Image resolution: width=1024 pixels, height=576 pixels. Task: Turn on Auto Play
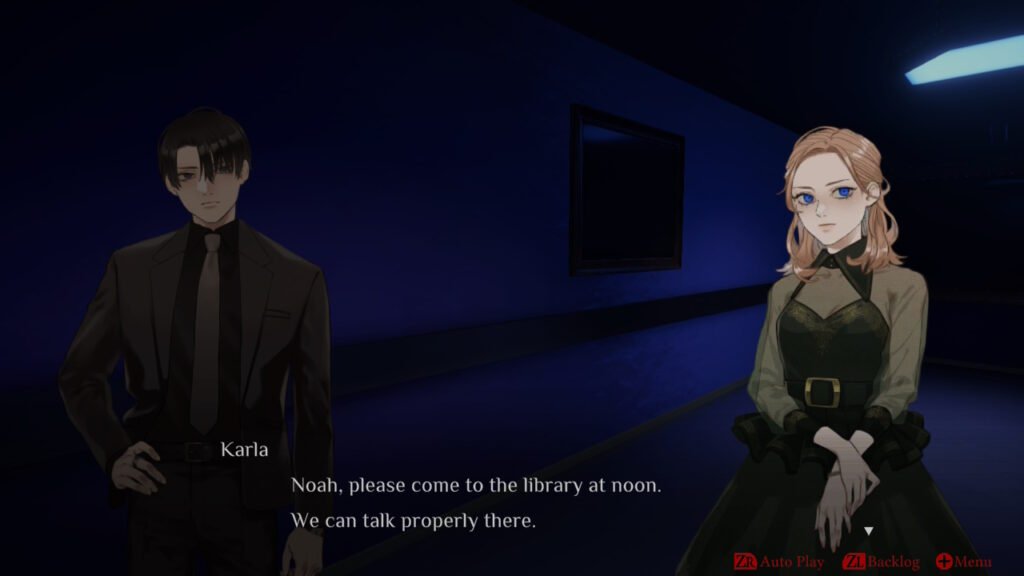[780, 562]
